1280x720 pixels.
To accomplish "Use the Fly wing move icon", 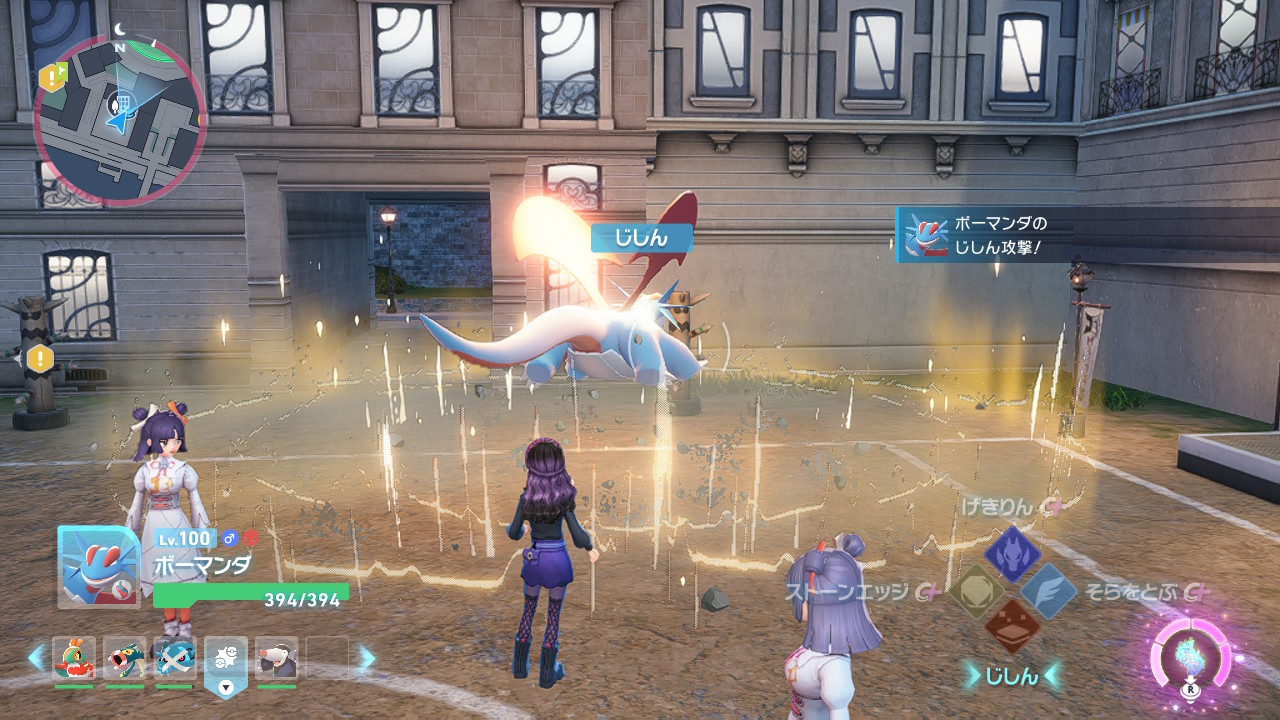I will tap(1048, 591).
